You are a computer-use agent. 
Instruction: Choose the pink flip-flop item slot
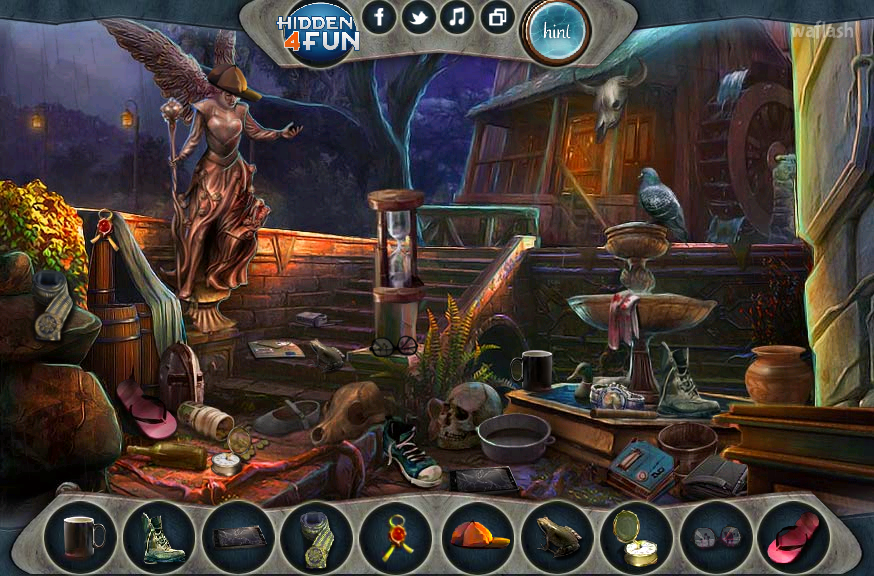[793, 537]
